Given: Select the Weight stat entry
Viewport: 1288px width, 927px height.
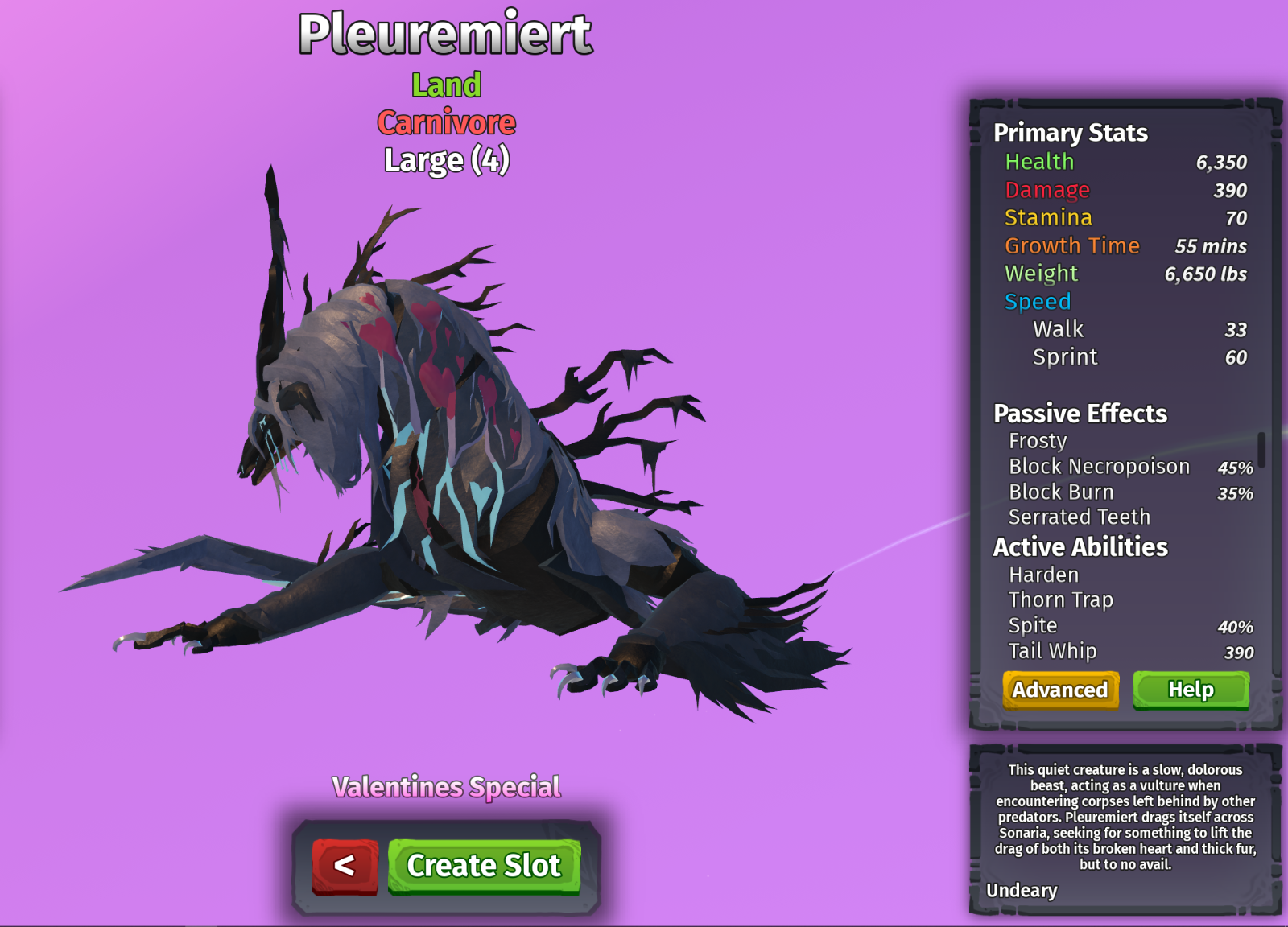Looking at the screenshot, I should coord(1042,273).
